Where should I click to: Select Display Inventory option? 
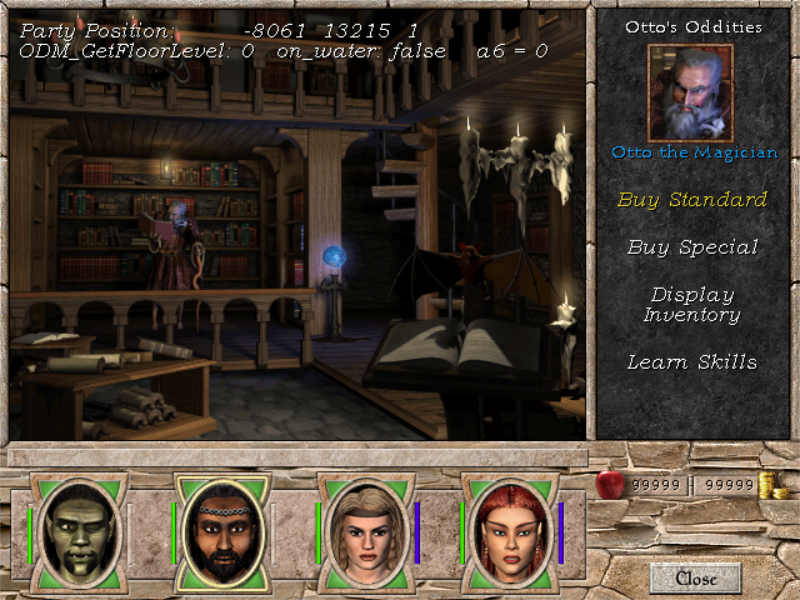(x=692, y=305)
